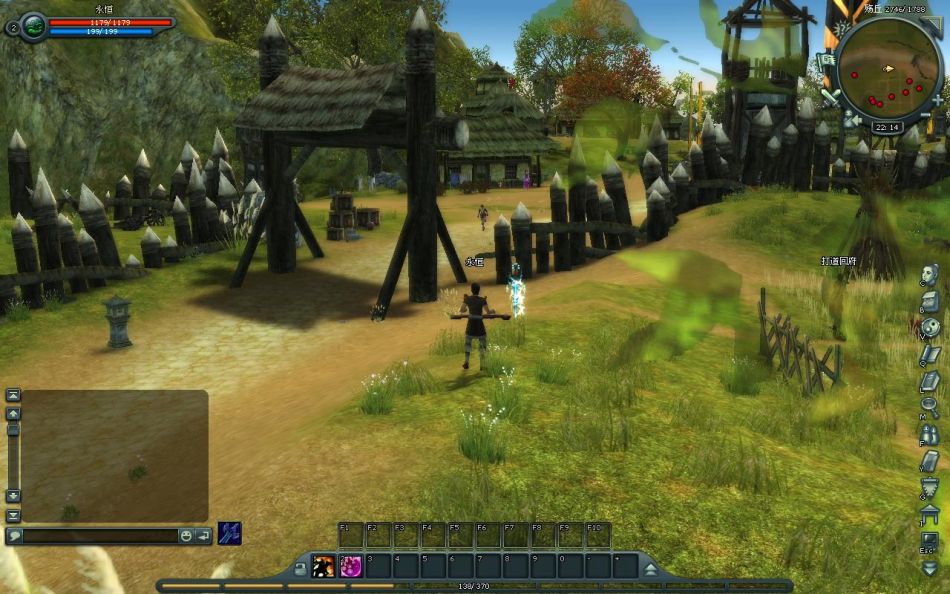Click the chat text input field

click(98, 536)
